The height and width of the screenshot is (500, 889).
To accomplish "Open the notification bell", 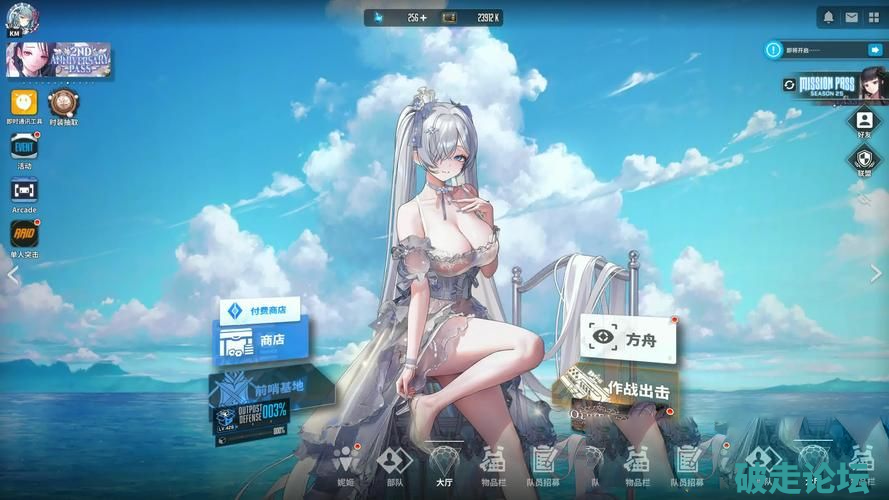I will (x=828, y=17).
